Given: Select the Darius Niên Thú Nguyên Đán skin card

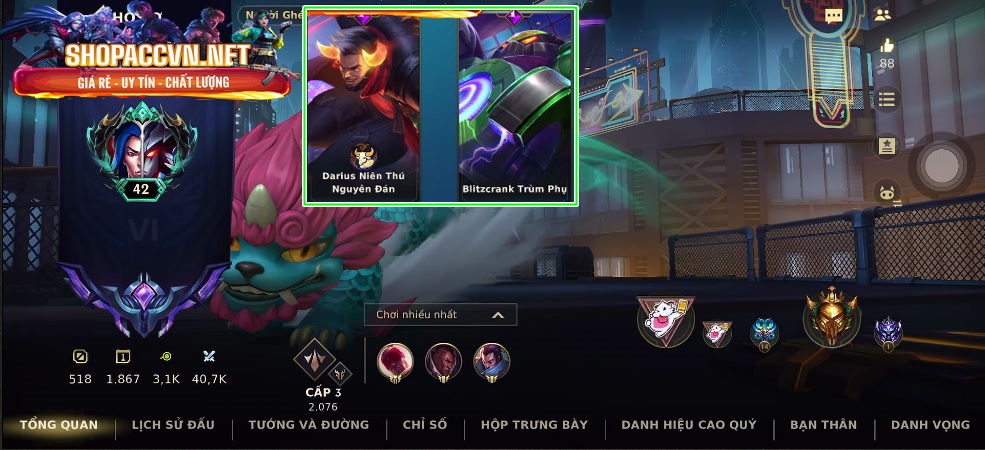Looking at the screenshot, I should point(363,105).
